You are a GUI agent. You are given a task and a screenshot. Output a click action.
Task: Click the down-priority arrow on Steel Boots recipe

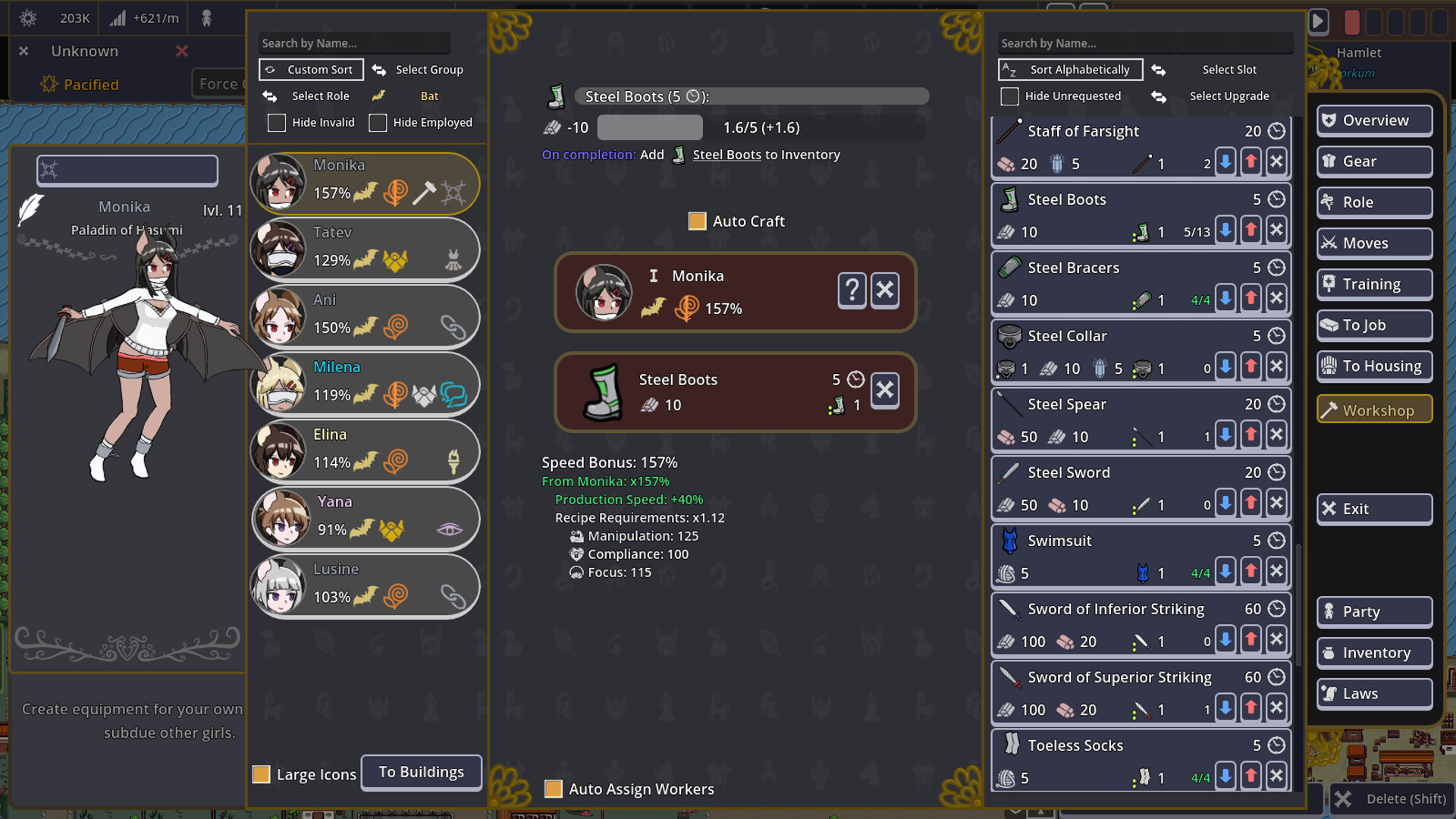pos(1226,229)
